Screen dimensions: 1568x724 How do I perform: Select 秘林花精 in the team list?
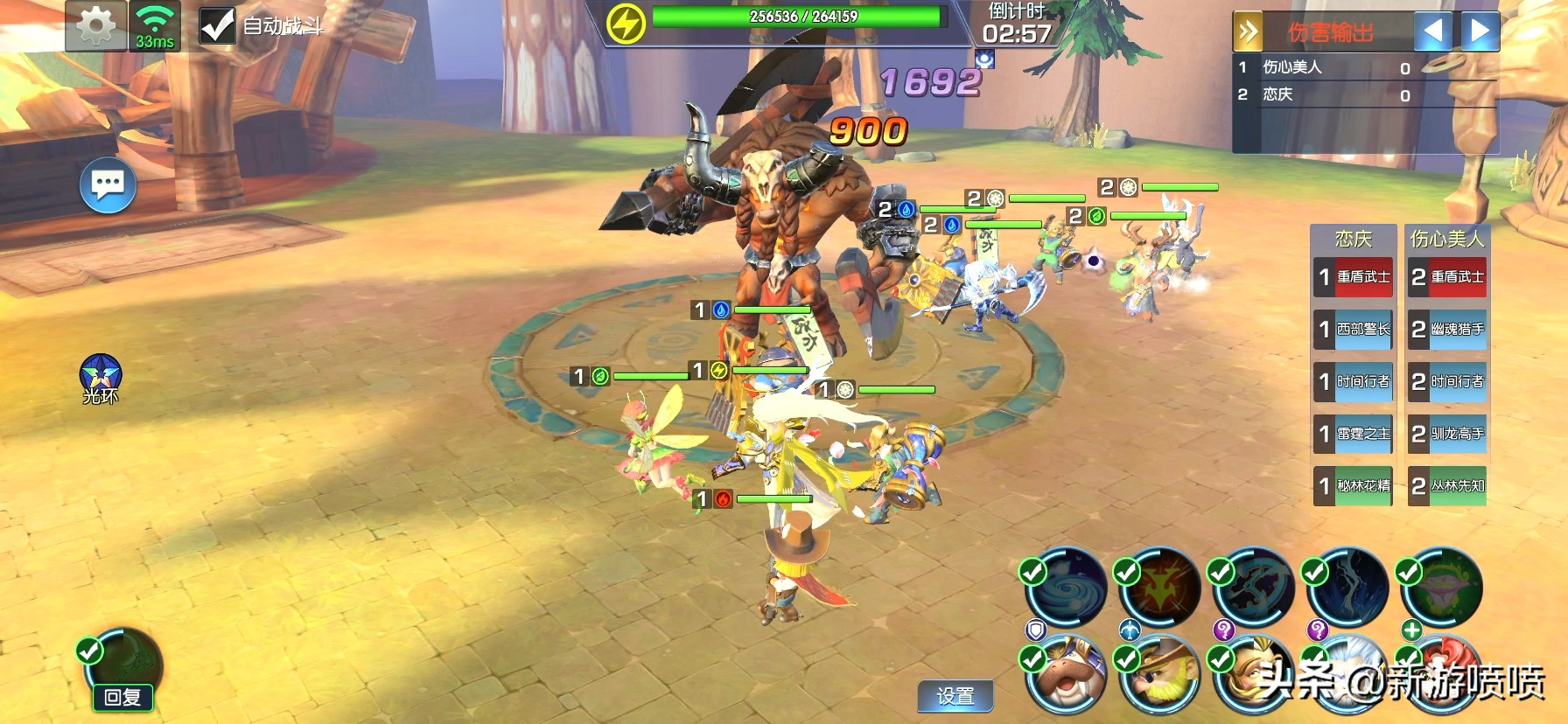click(x=1354, y=486)
